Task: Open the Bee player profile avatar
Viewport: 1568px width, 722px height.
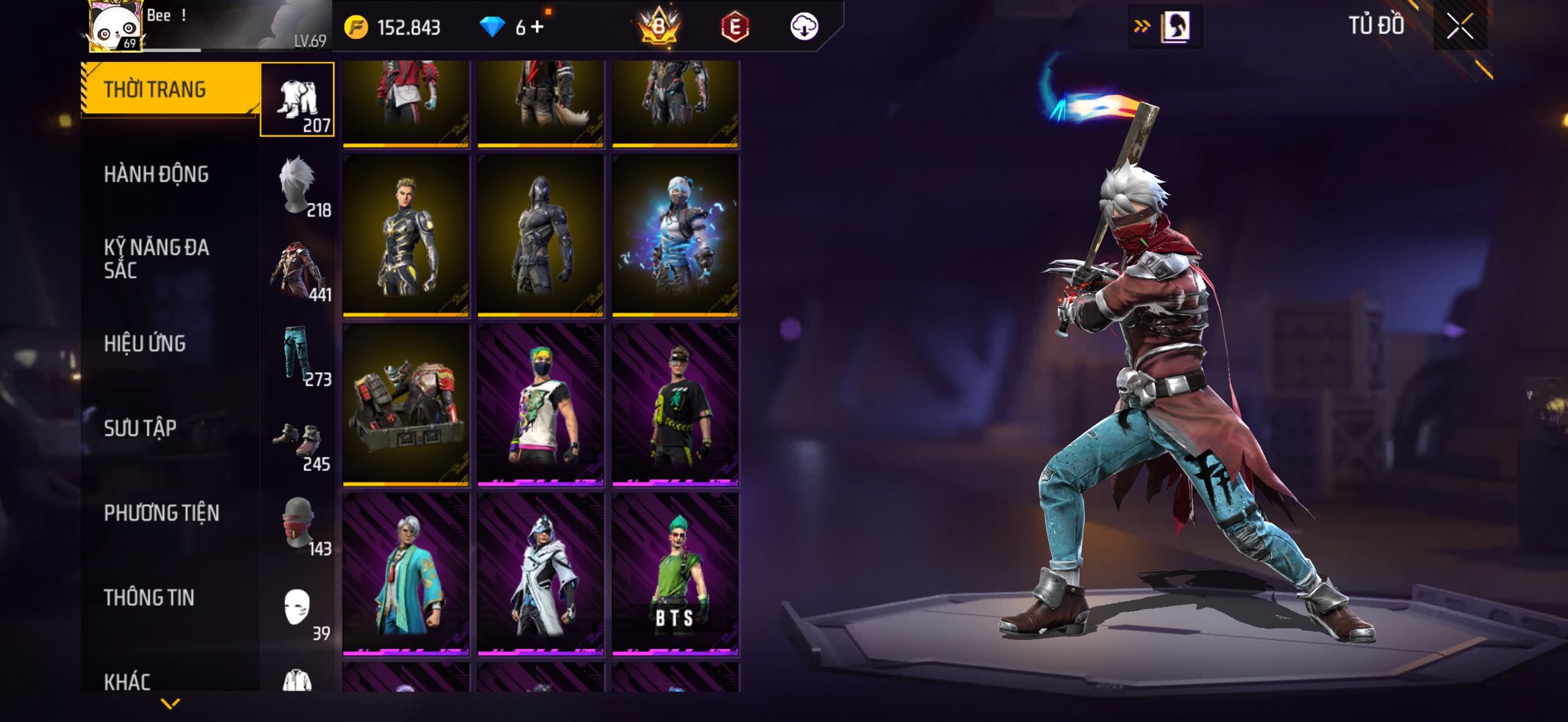Action: click(x=115, y=27)
